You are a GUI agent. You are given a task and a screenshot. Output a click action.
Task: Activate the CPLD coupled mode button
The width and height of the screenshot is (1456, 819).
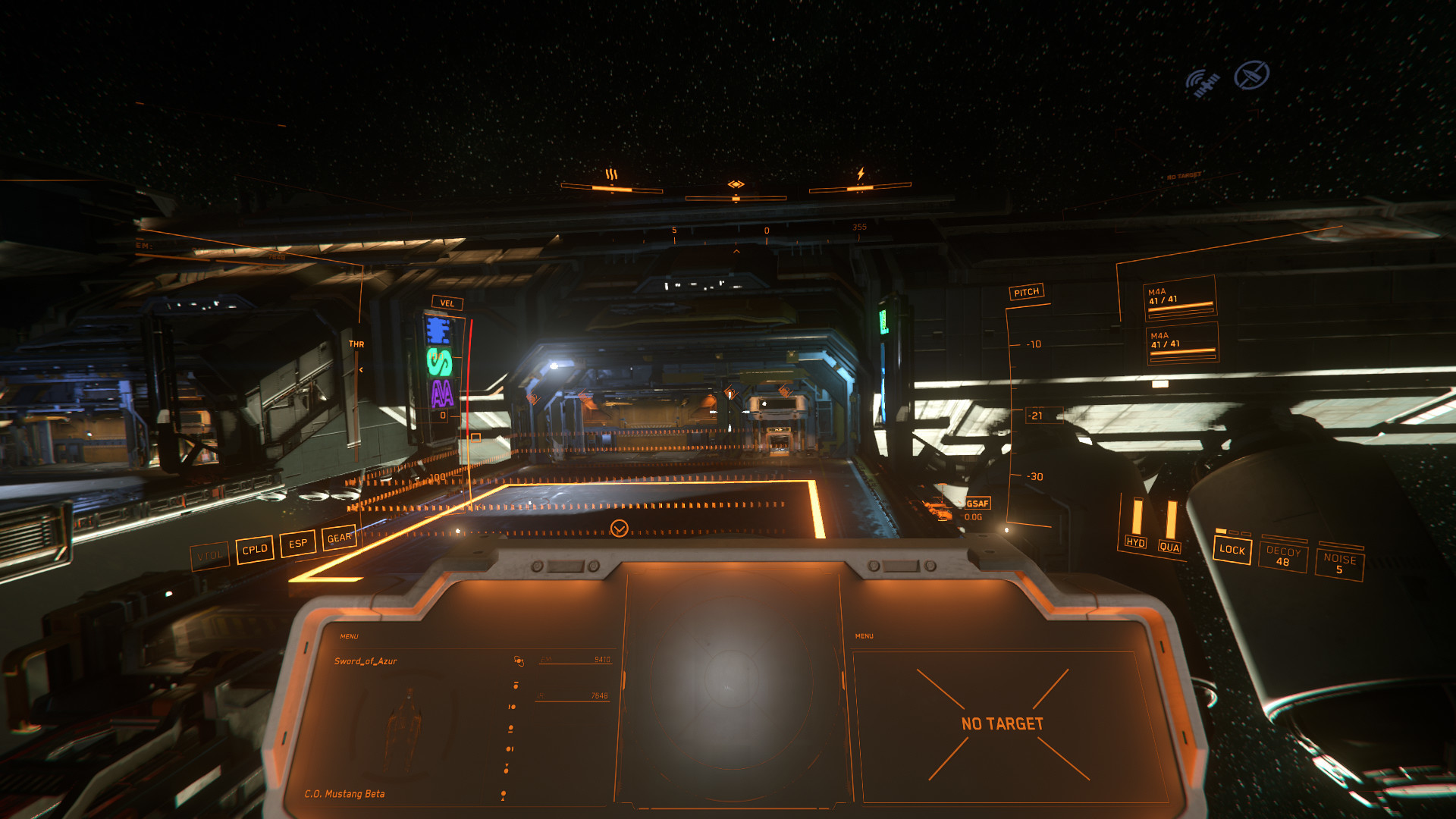tap(255, 549)
